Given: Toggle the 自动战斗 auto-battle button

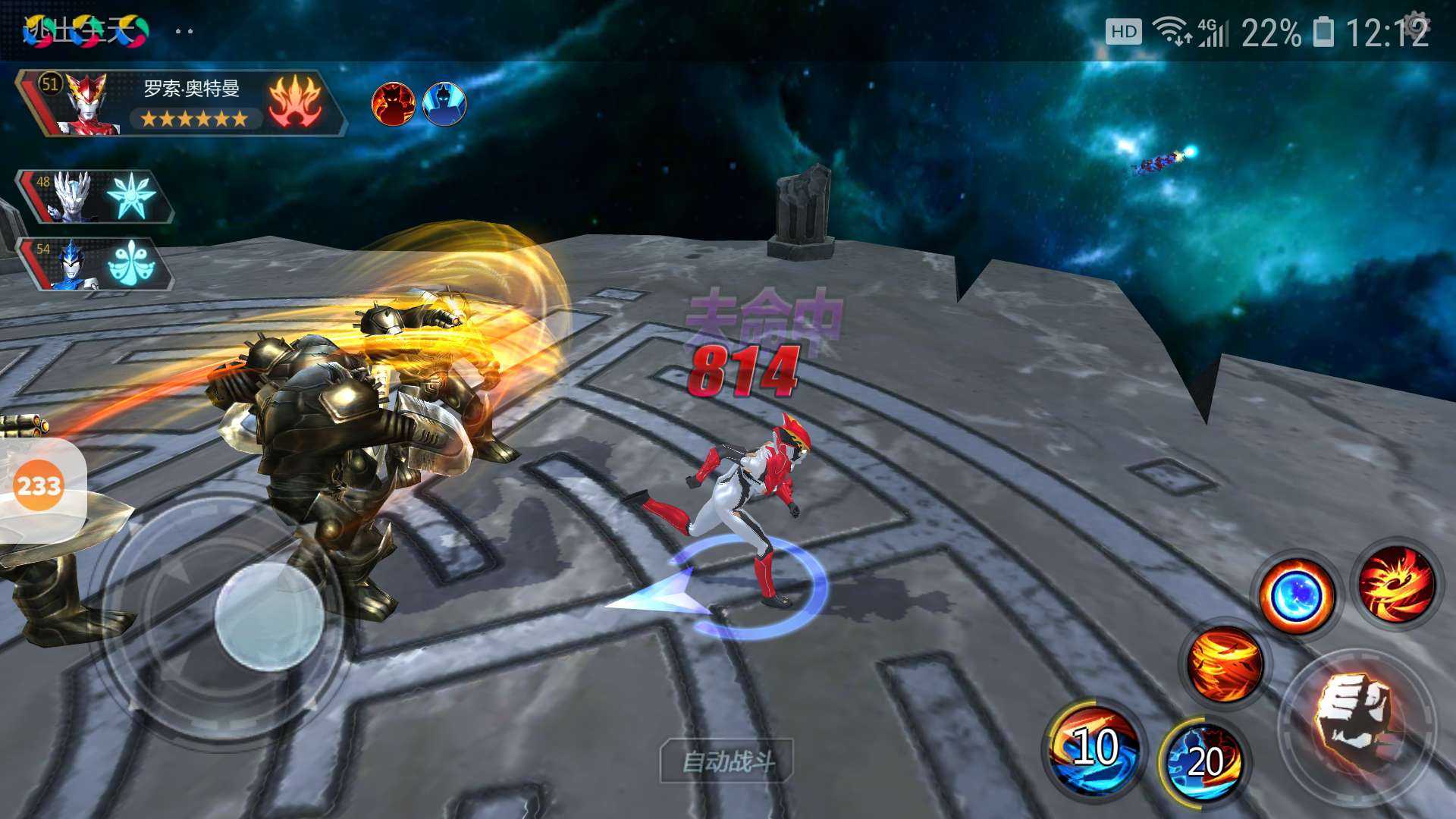Looking at the screenshot, I should (727, 761).
